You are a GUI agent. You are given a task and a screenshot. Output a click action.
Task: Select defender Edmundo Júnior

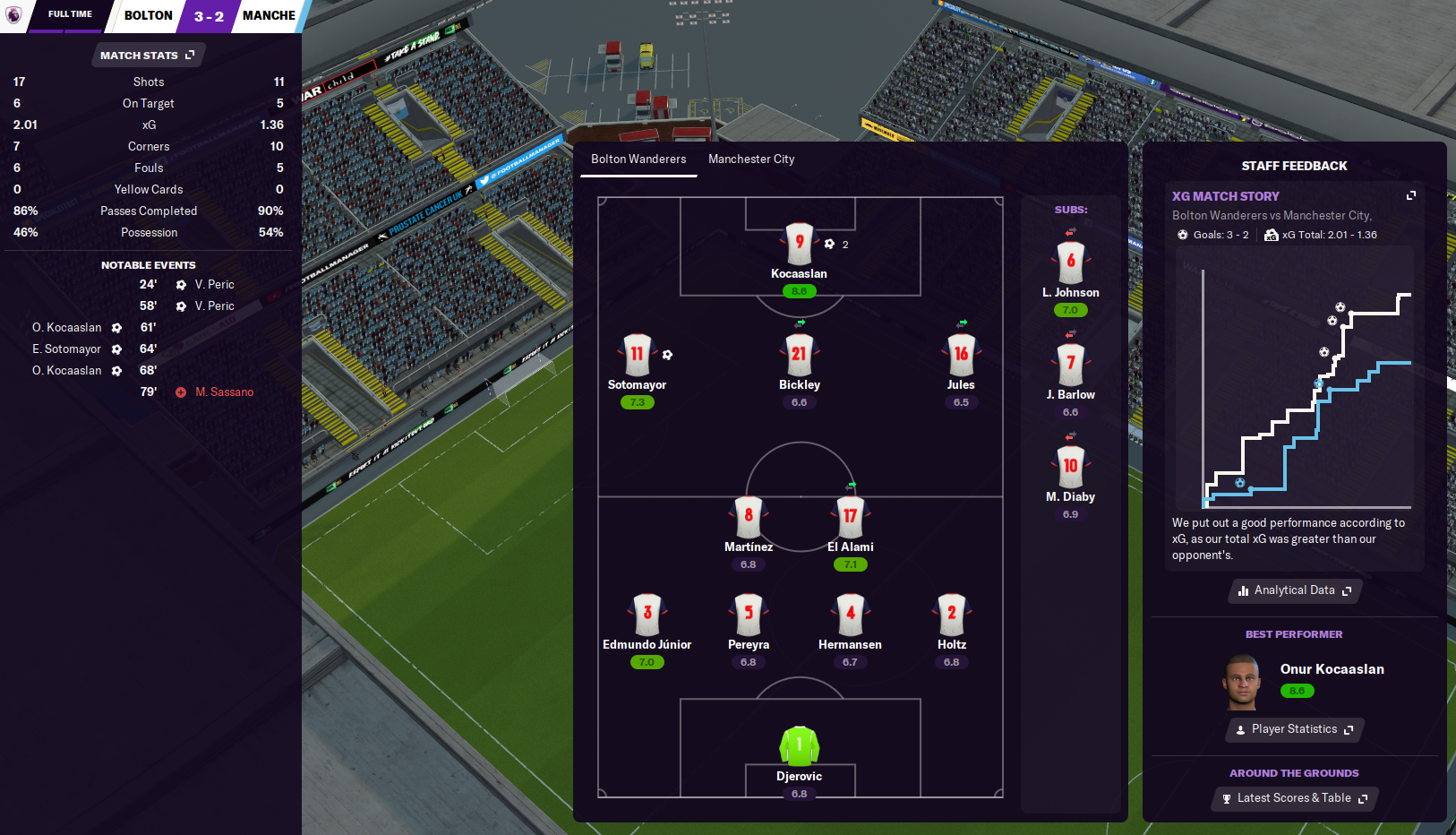pyautogui.click(x=647, y=615)
